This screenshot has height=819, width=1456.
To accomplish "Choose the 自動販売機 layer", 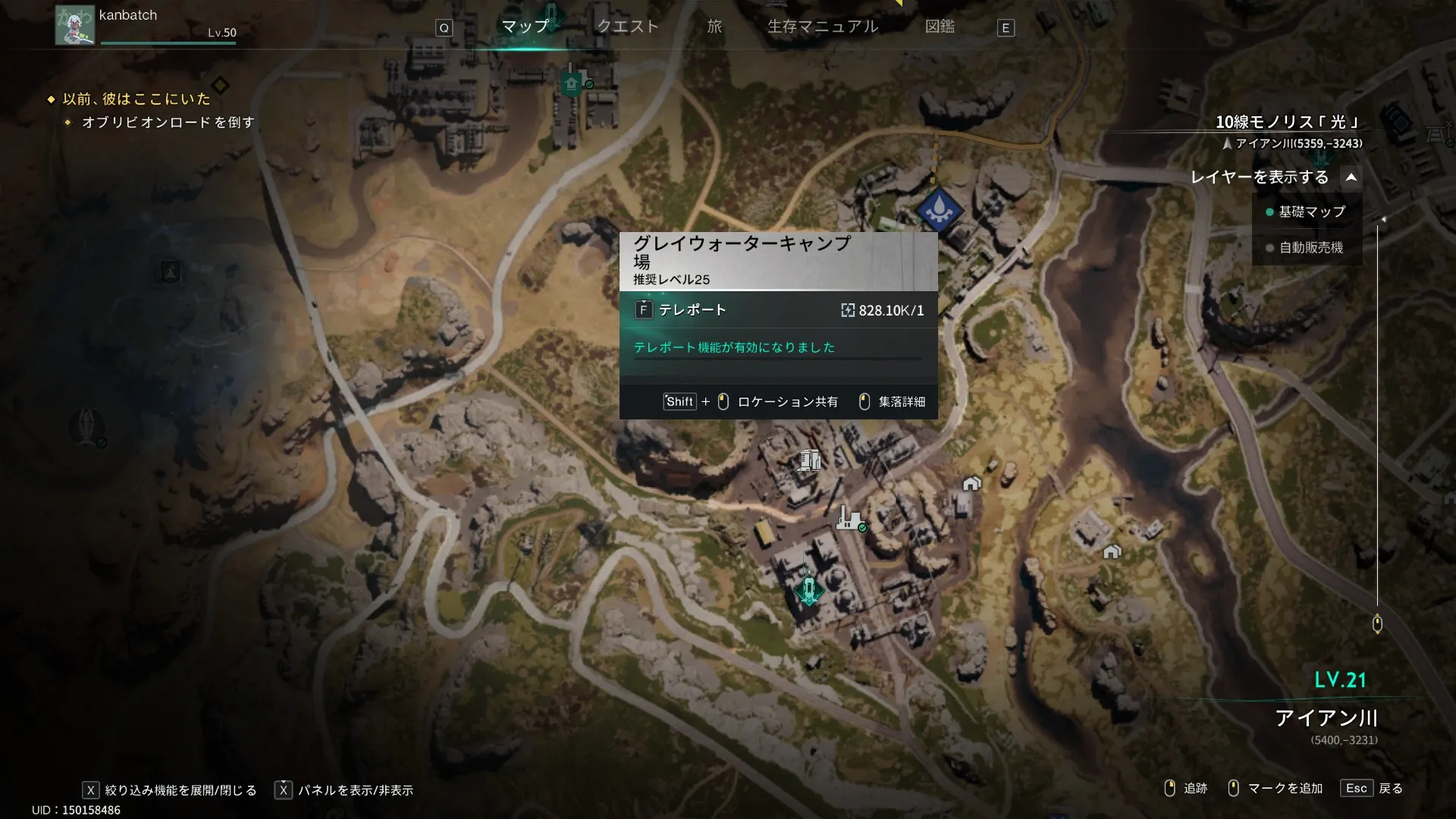I will pos(1310,247).
